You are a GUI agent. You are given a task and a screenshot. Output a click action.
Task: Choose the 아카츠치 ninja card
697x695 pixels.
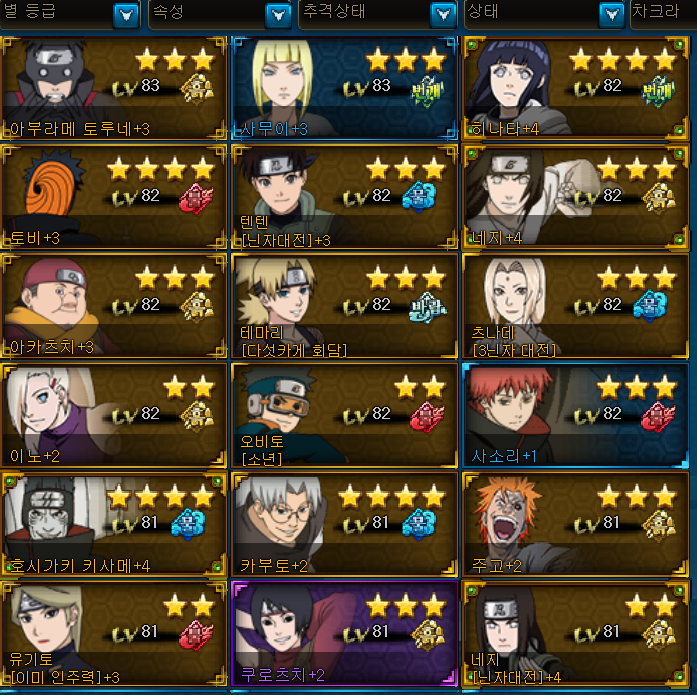pos(115,306)
